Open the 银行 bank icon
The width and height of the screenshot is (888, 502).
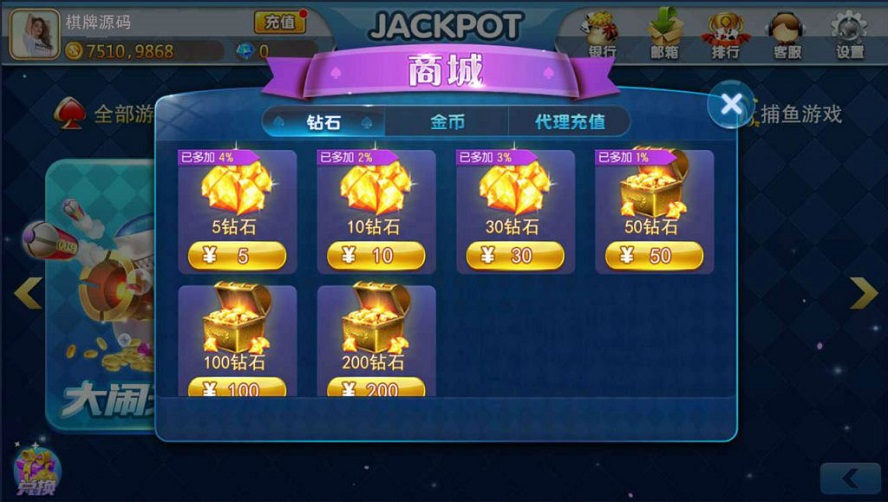pos(602,32)
